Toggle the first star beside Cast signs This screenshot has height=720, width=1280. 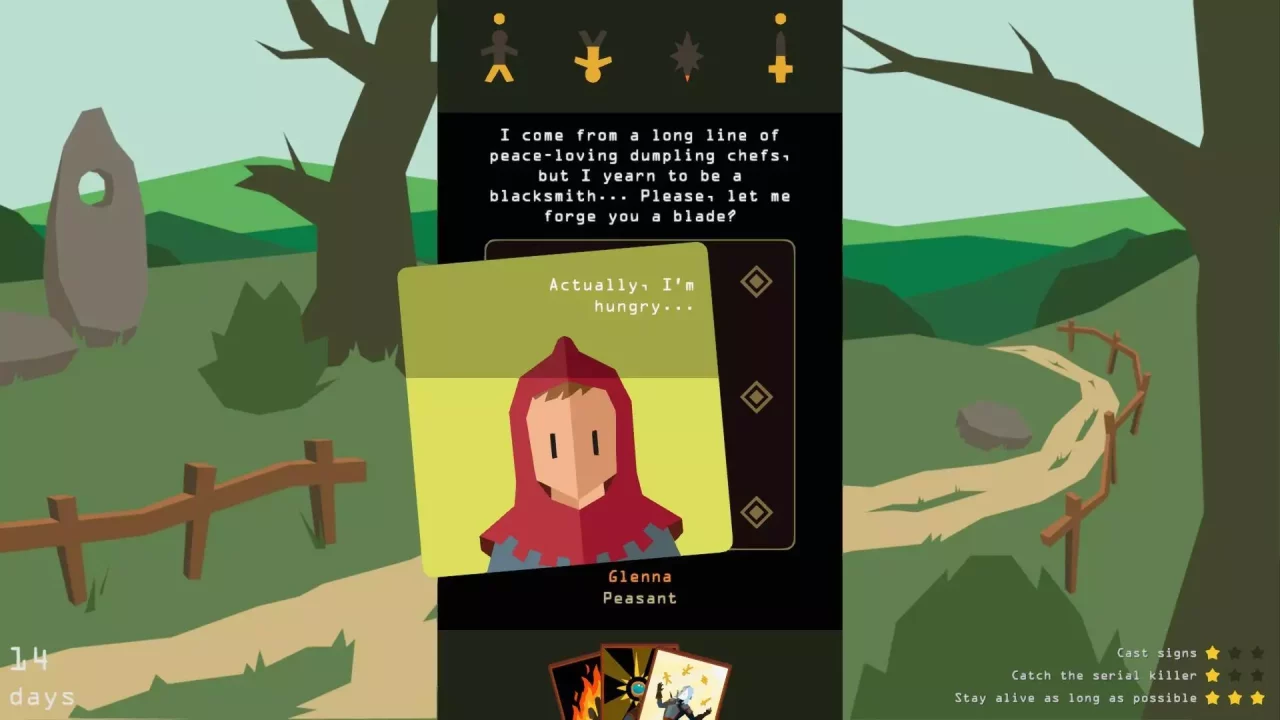pos(1213,652)
